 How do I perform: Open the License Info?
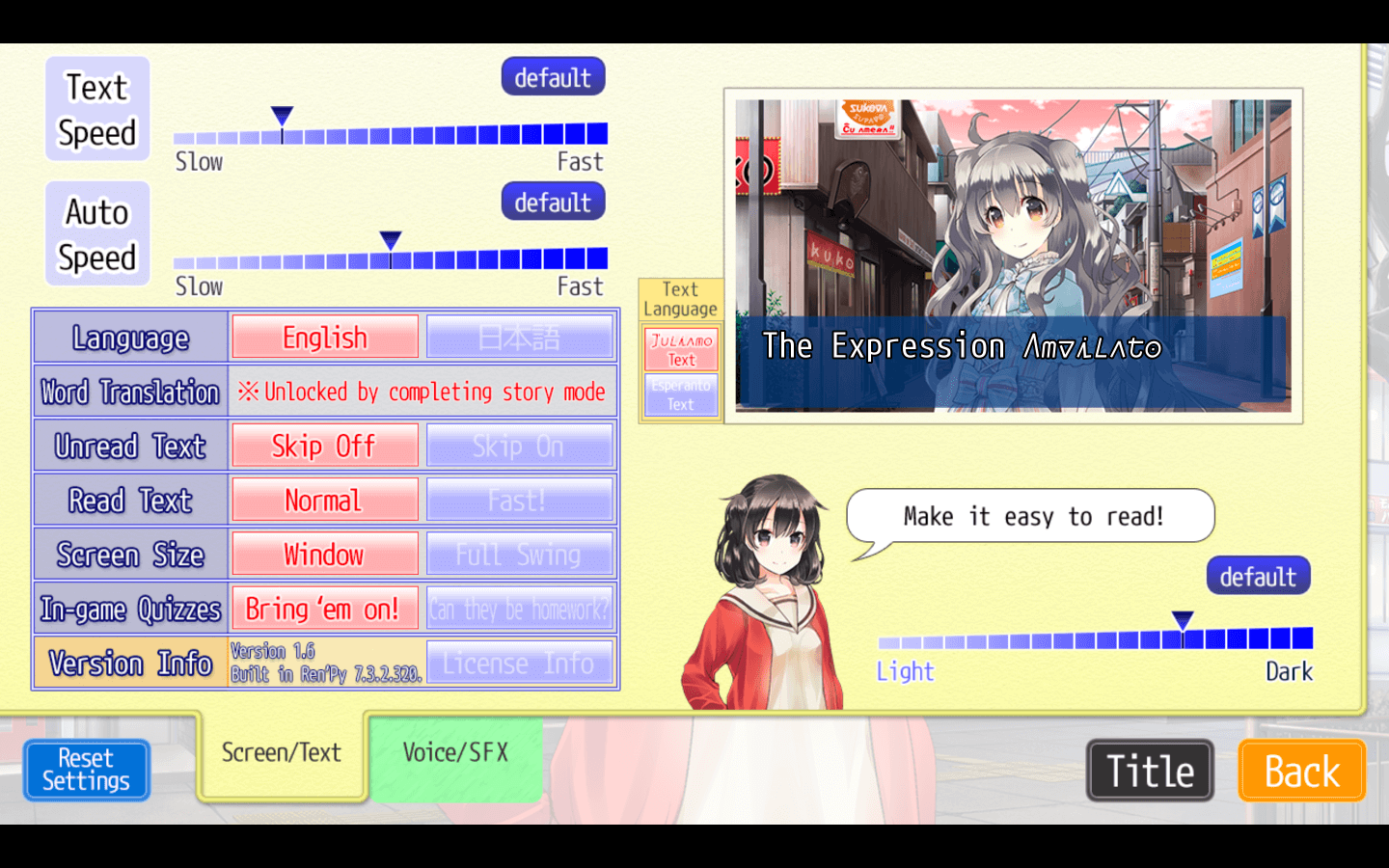(519, 664)
